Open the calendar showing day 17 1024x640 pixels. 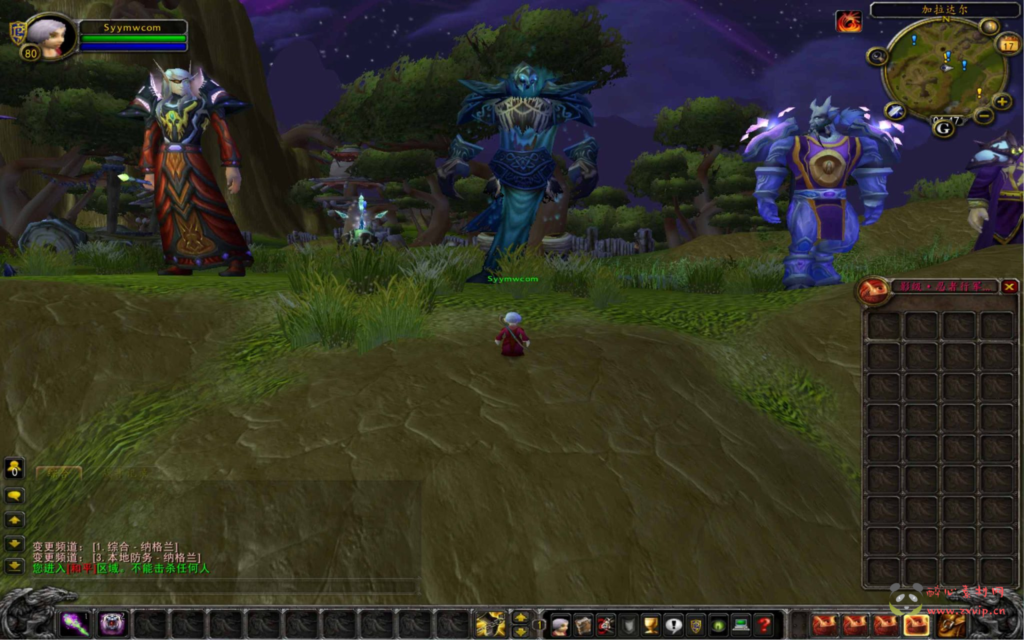pyautogui.click(x=1008, y=45)
